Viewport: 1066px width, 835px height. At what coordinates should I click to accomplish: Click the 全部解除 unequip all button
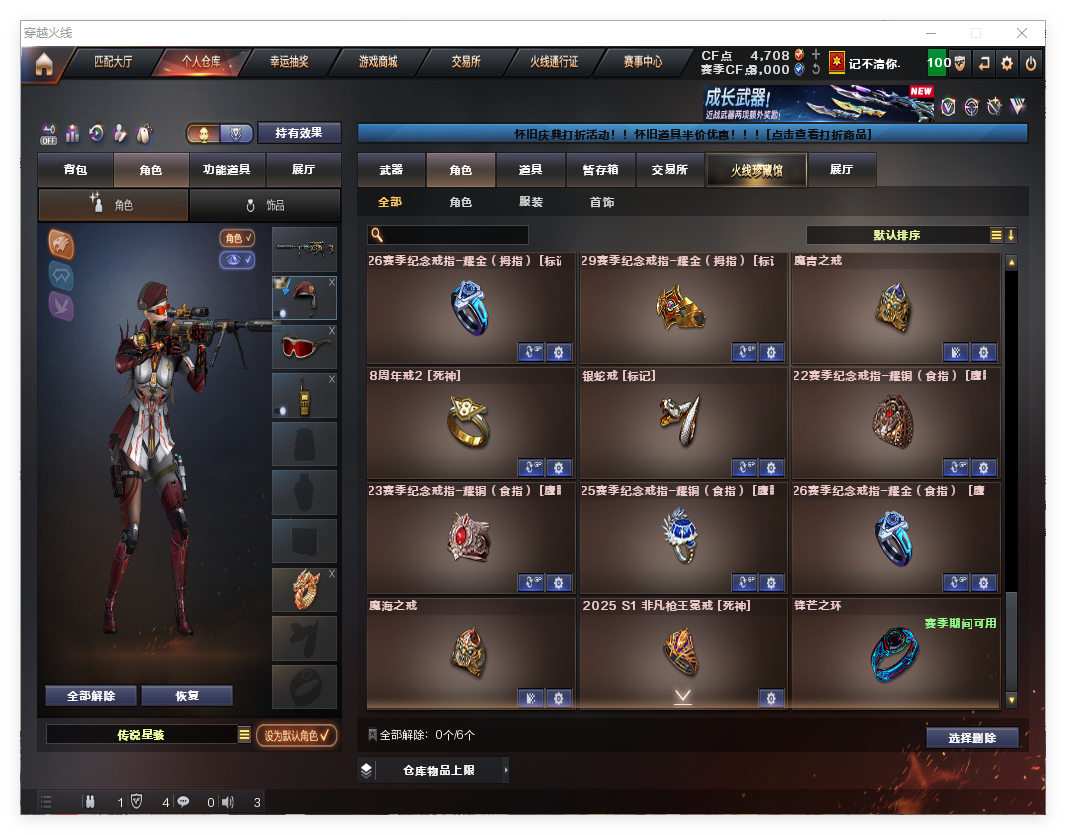point(91,696)
